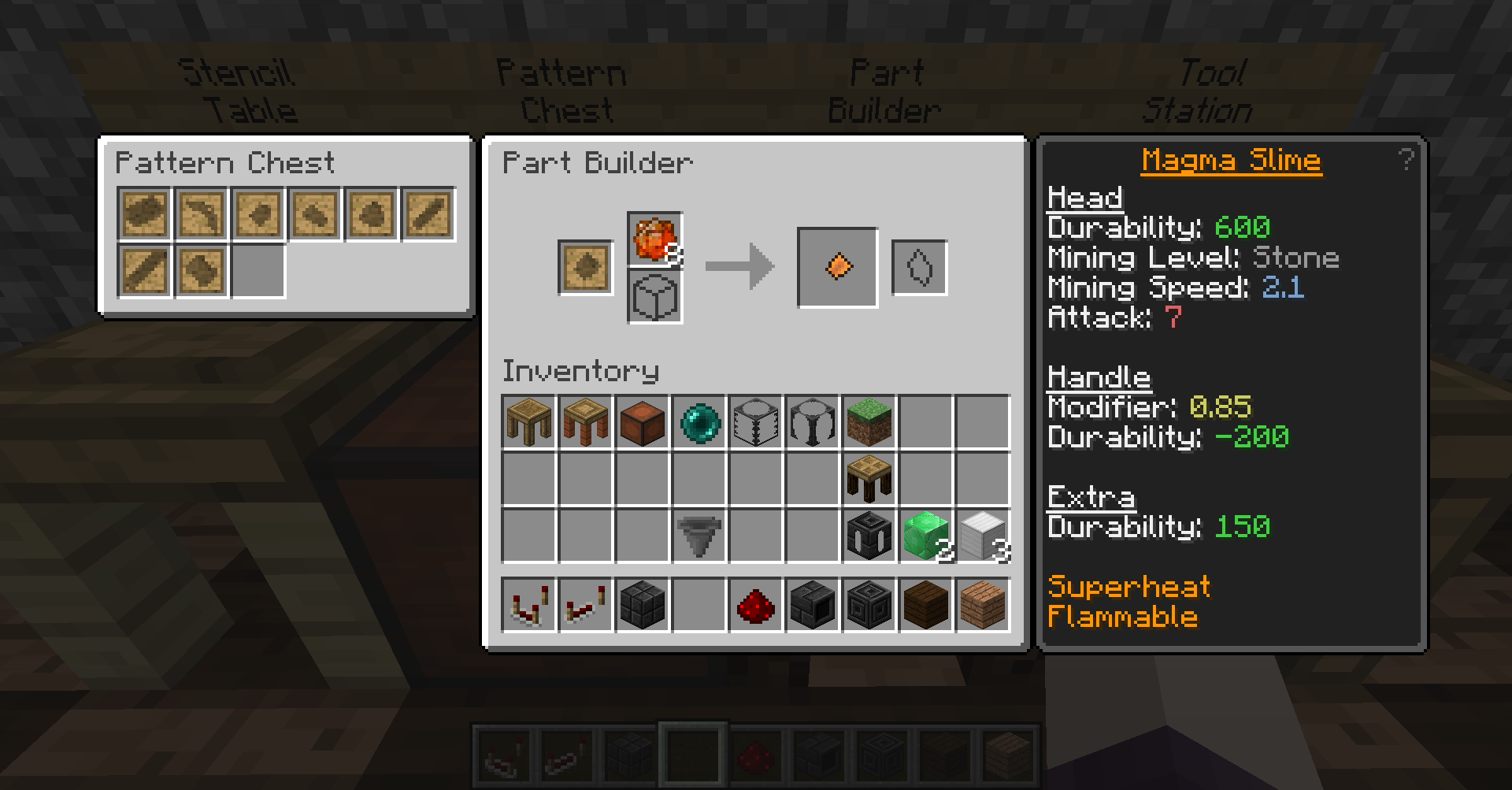Click the secondary output slot with the outline
The image size is (1512, 790).
(x=919, y=268)
